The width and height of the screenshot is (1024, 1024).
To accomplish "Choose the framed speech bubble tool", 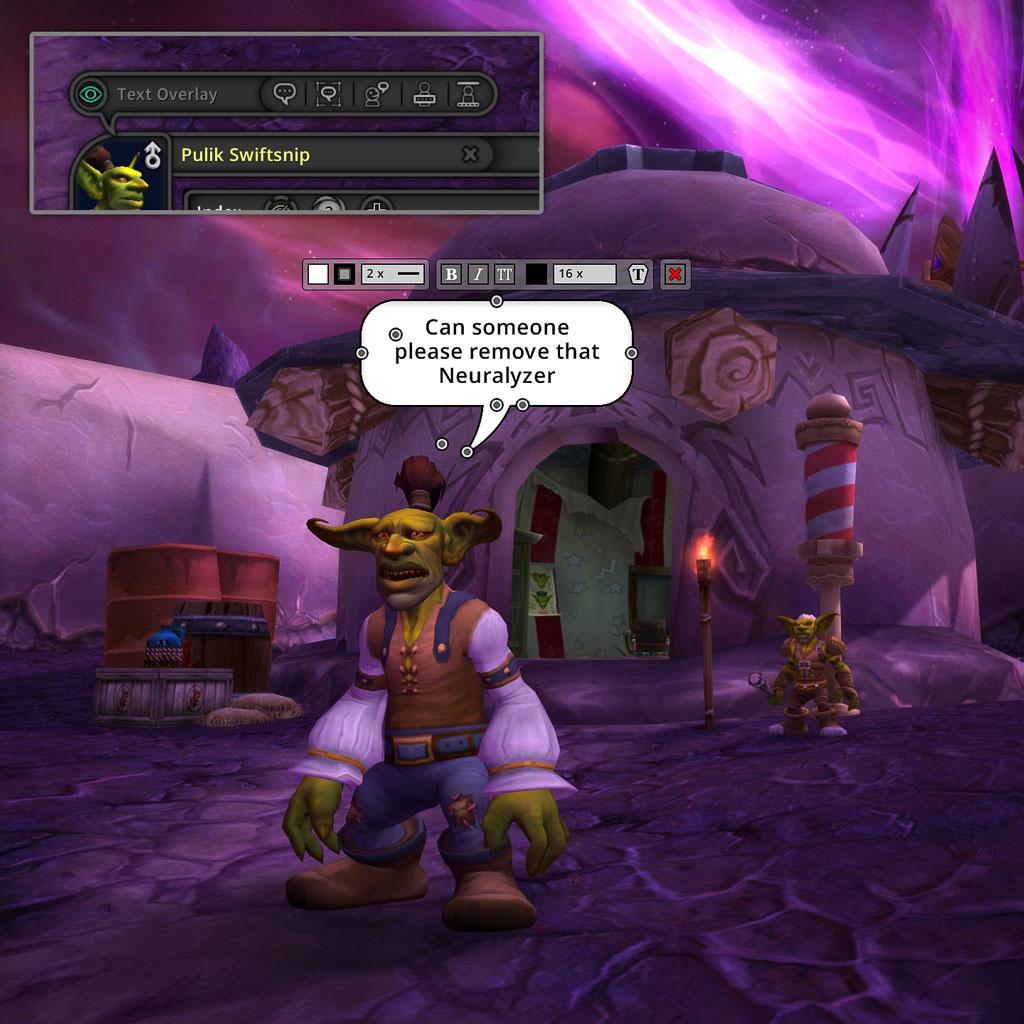I will (328, 94).
